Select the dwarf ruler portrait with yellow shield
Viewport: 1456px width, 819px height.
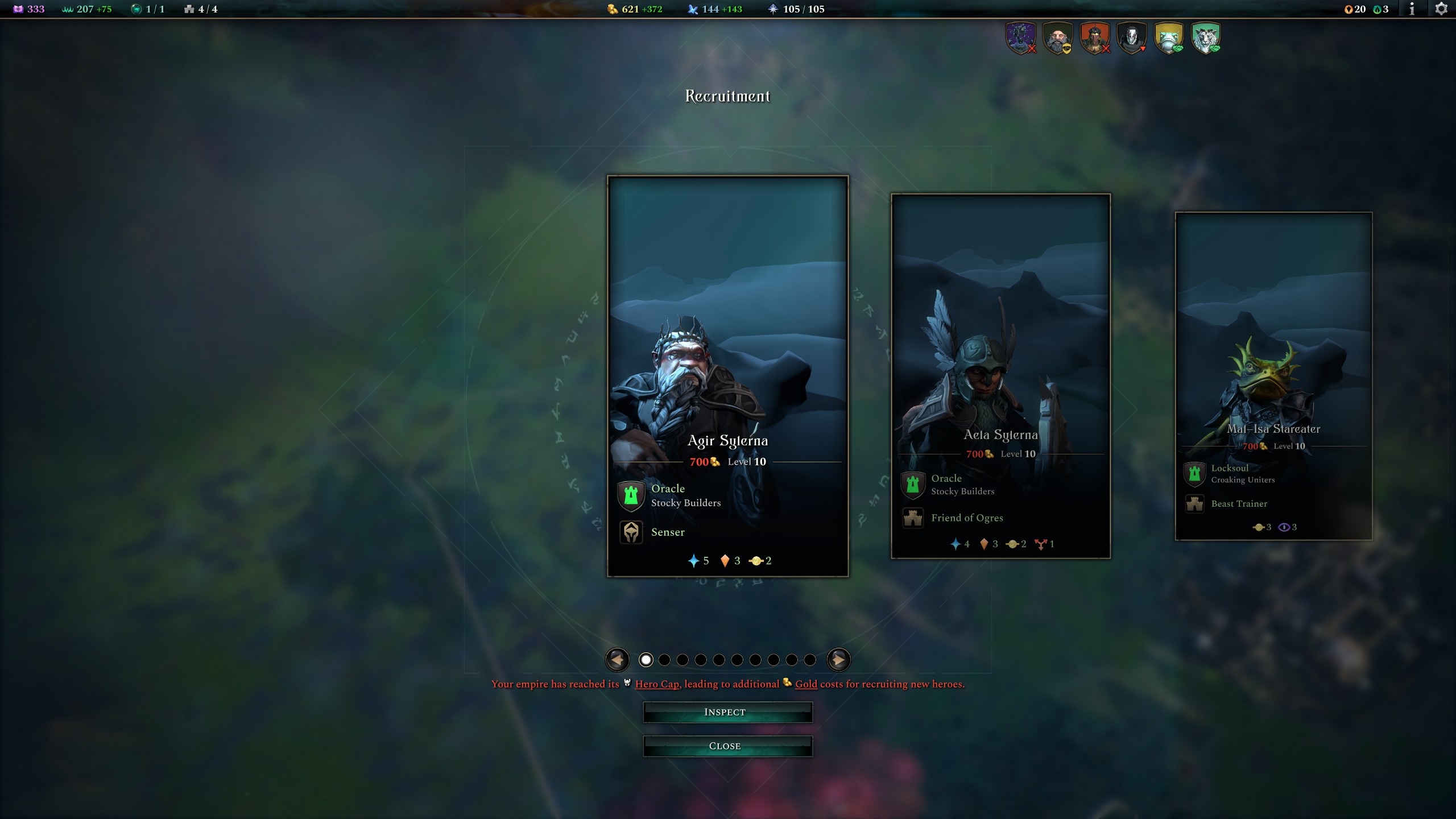tap(1058, 38)
